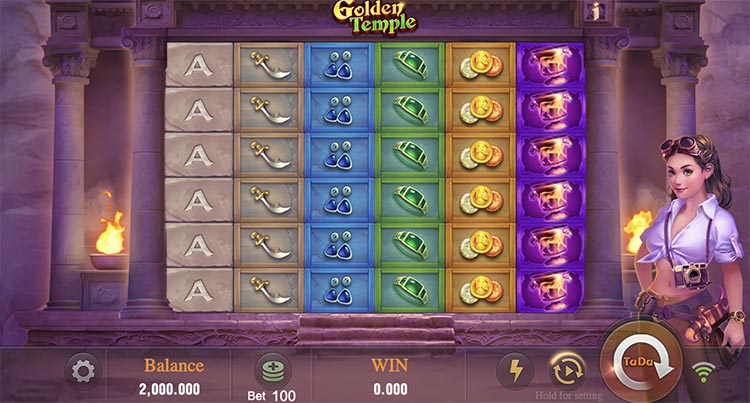Spin the reels with the TaDa button
This screenshot has width=750, height=403.
[640, 364]
